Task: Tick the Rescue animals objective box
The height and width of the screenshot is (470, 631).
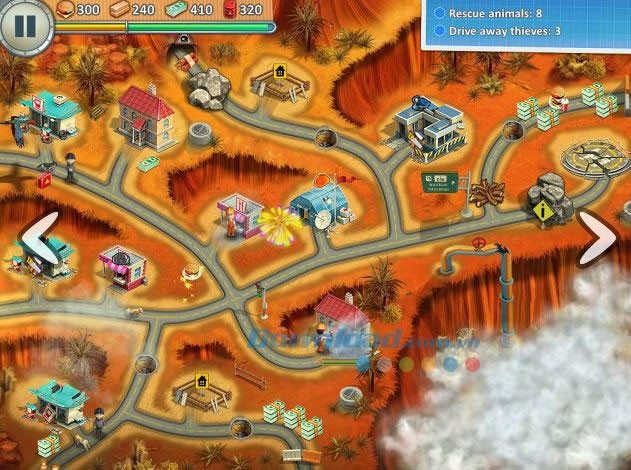Action: pyautogui.click(x=440, y=14)
